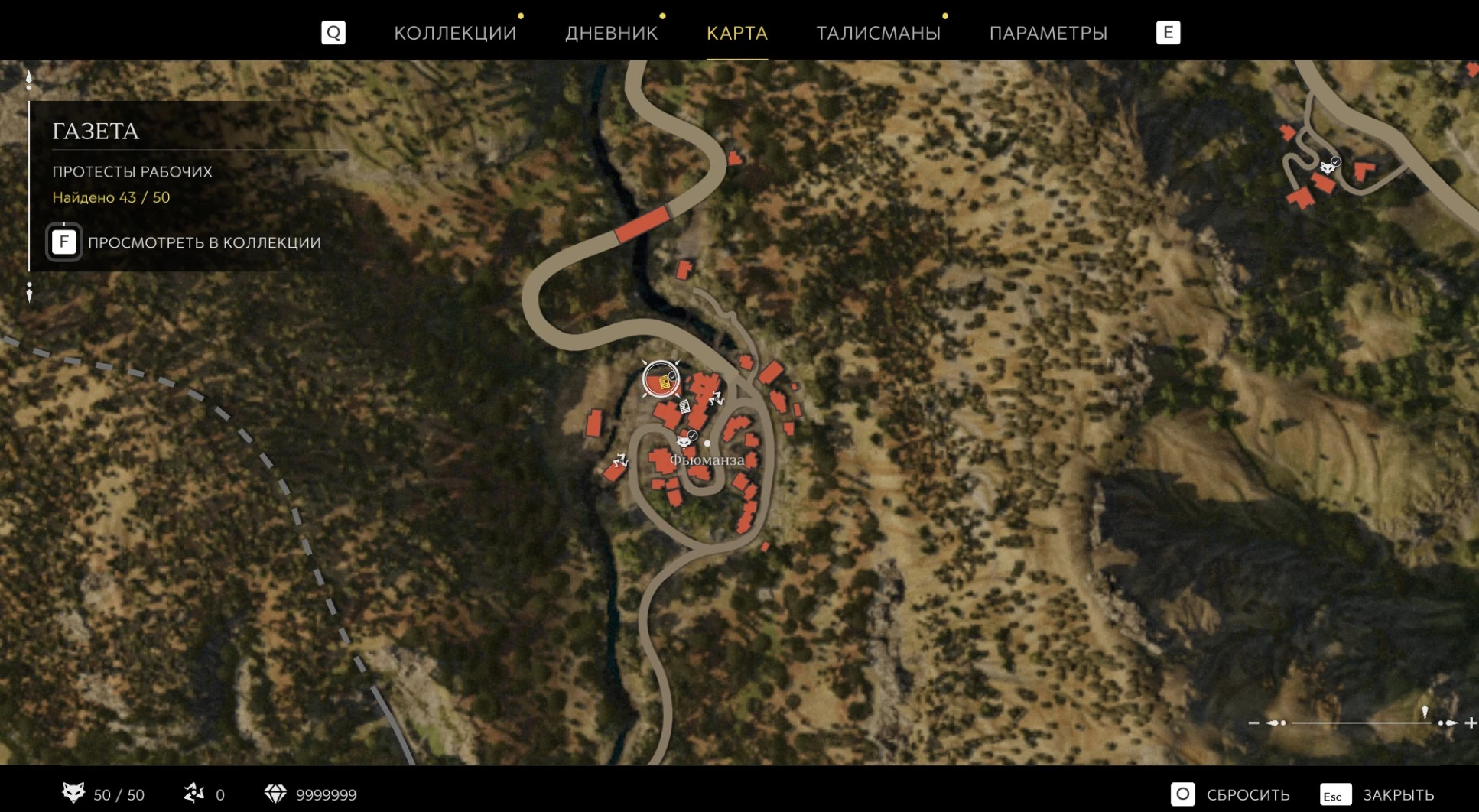Select the КАРТА tab
Image resolution: width=1479 pixels, height=812 pixels.
736,33
